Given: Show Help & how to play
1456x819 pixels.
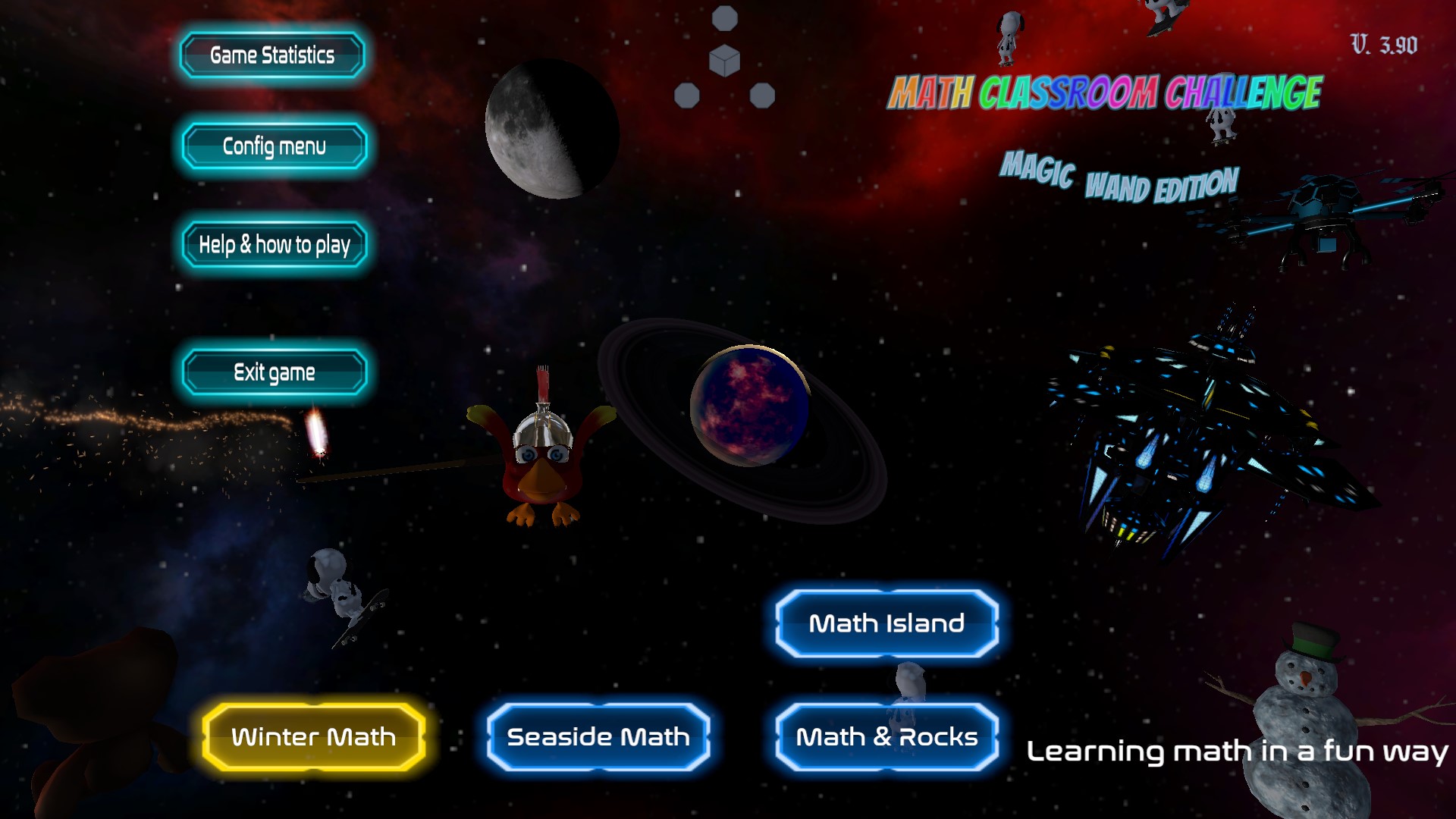Looking at the screenshot, I should point(274,244).
